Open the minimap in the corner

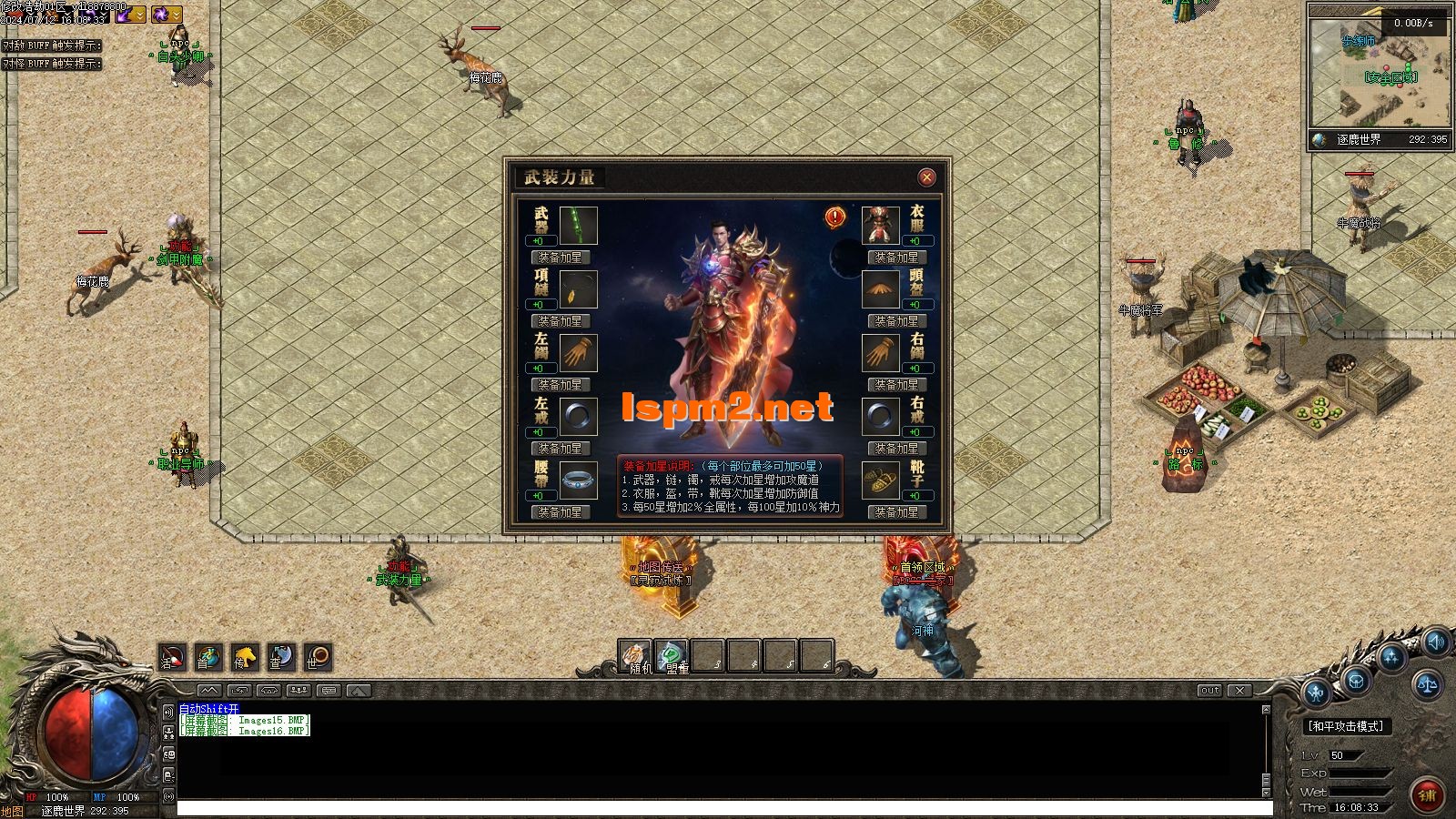(1380, 75)
